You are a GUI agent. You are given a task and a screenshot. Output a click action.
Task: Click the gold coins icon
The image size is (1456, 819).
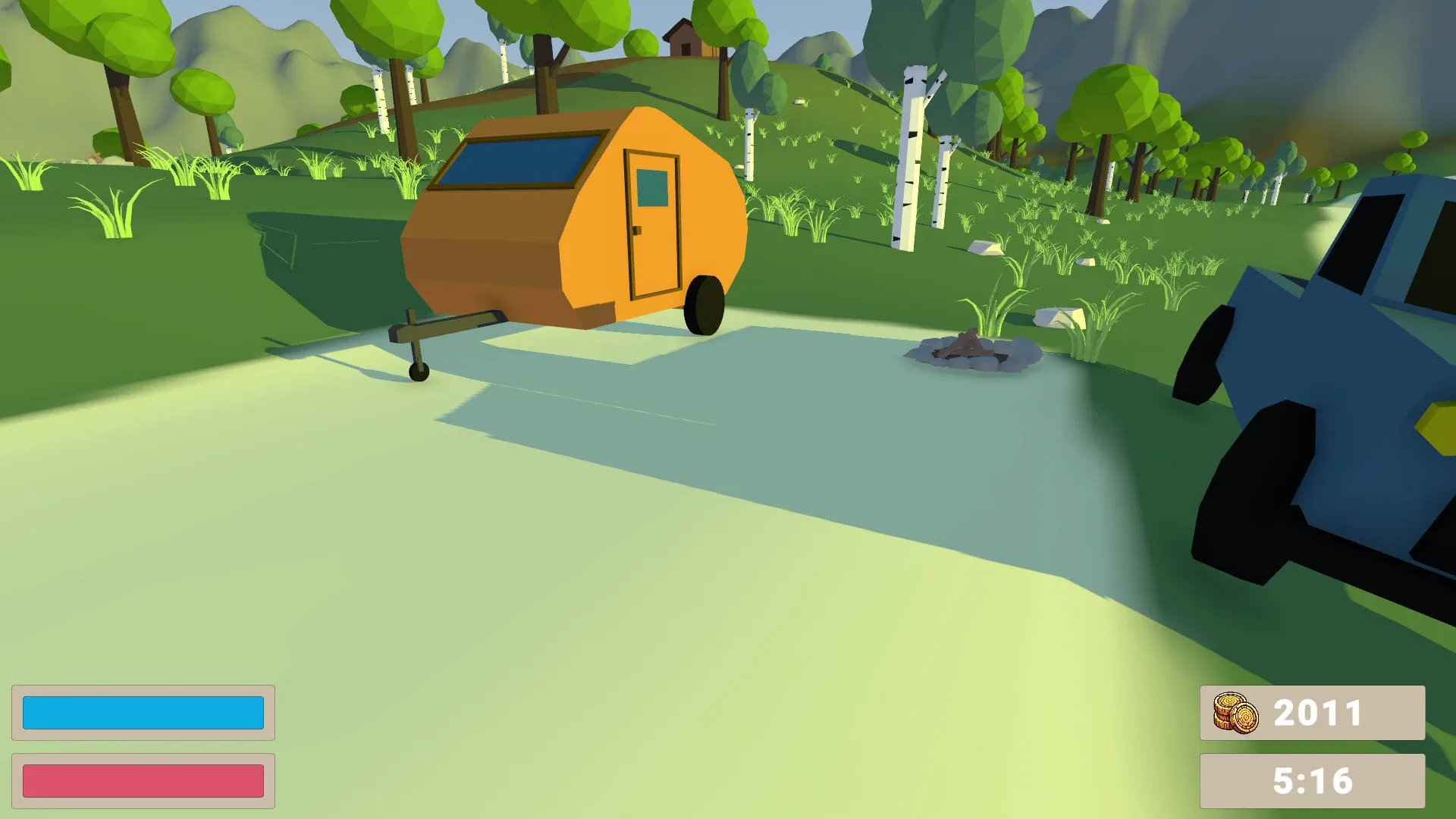(1237, 711)
